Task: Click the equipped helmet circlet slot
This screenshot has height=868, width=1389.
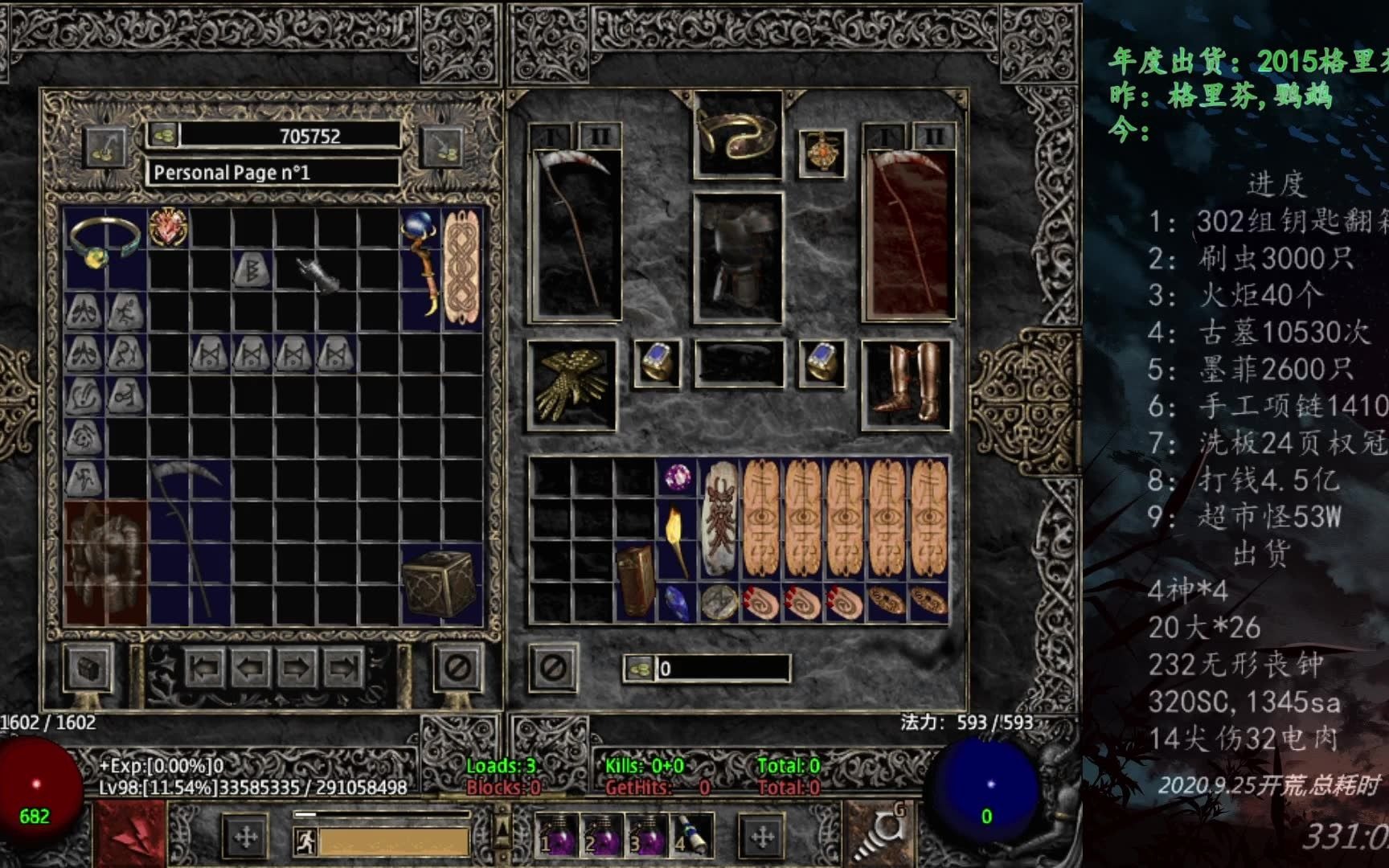Action: pos(738,135)
